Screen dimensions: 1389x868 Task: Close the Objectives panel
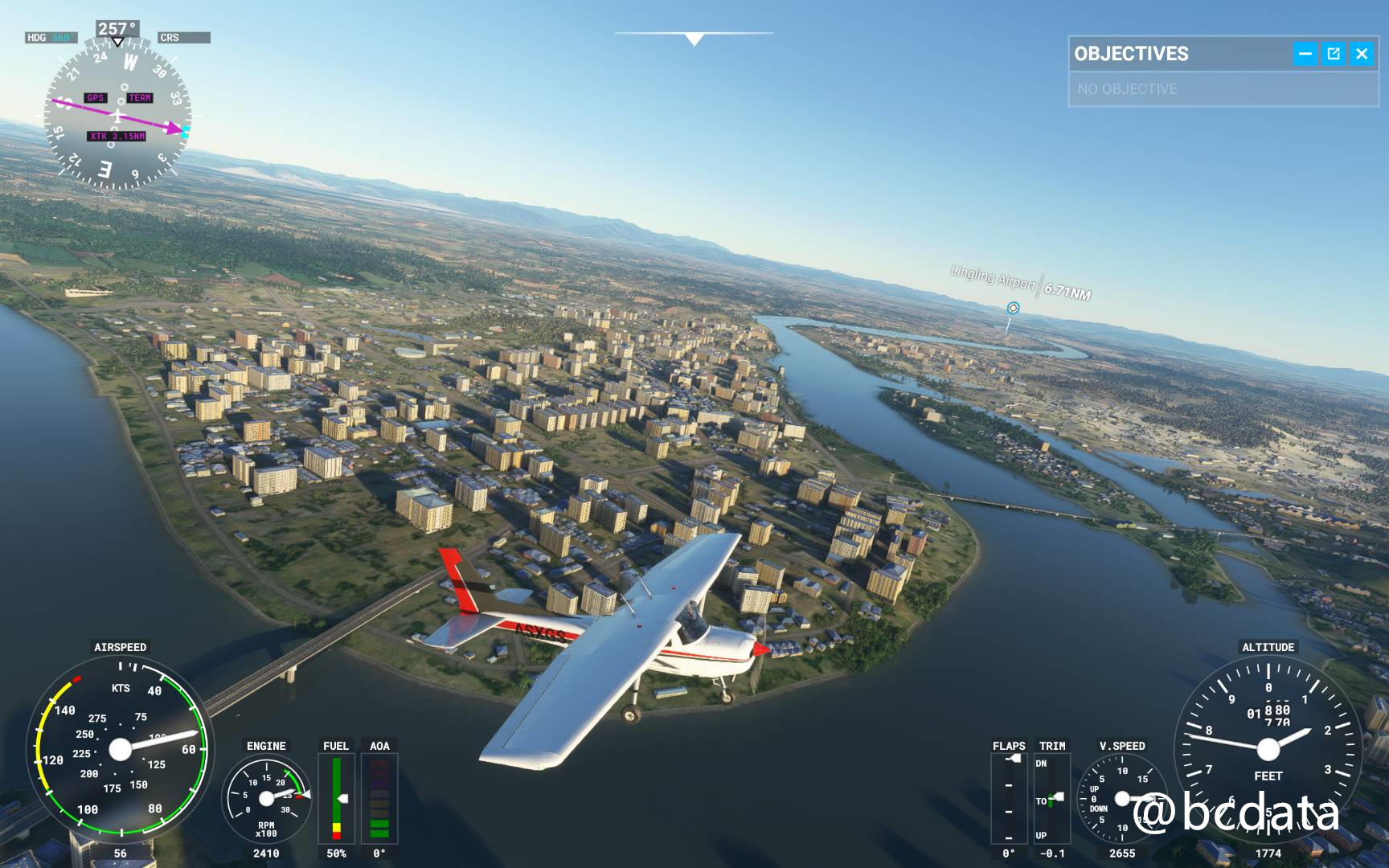[1362, 54]
